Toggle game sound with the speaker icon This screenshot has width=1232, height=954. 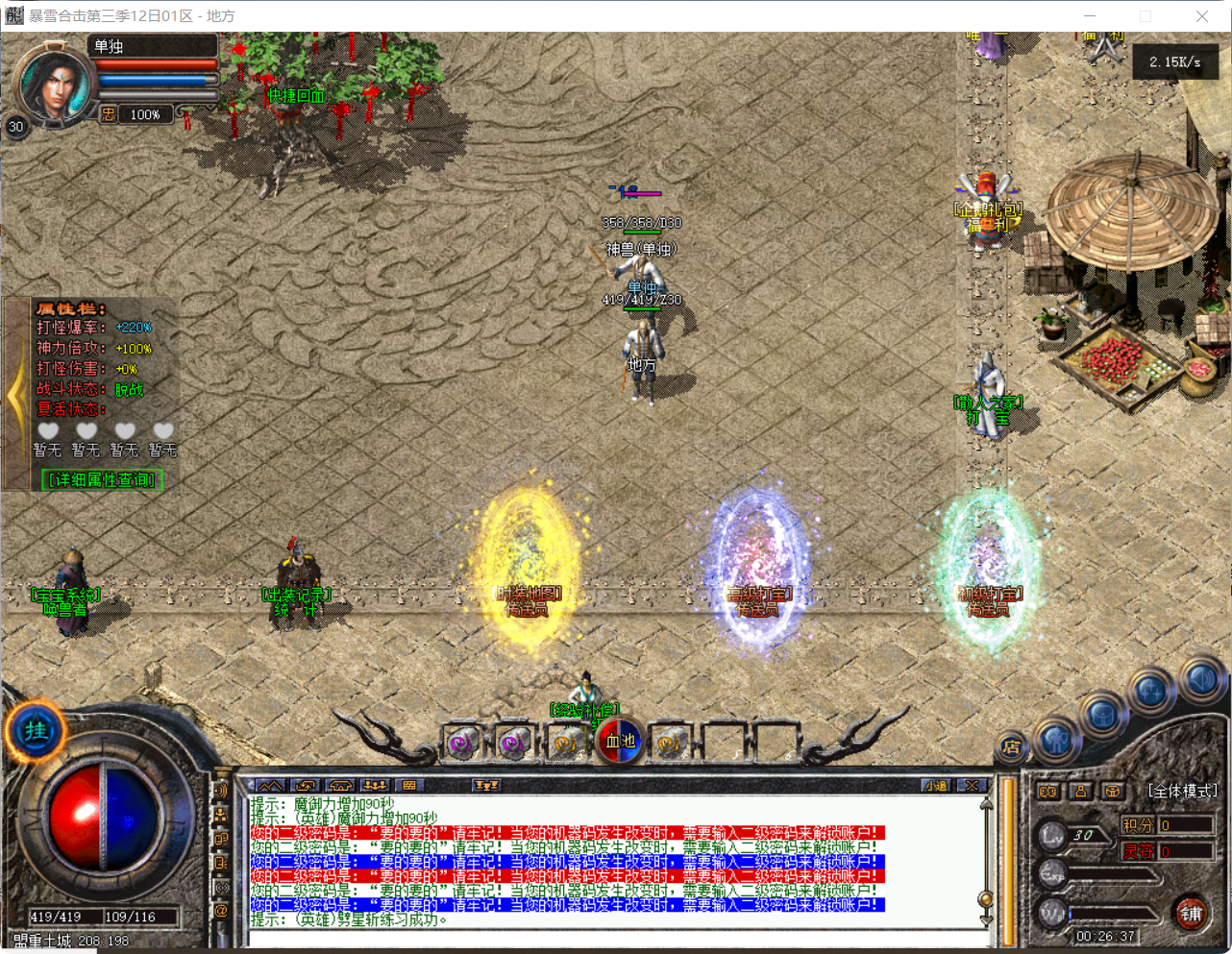tap(1201, 676)
